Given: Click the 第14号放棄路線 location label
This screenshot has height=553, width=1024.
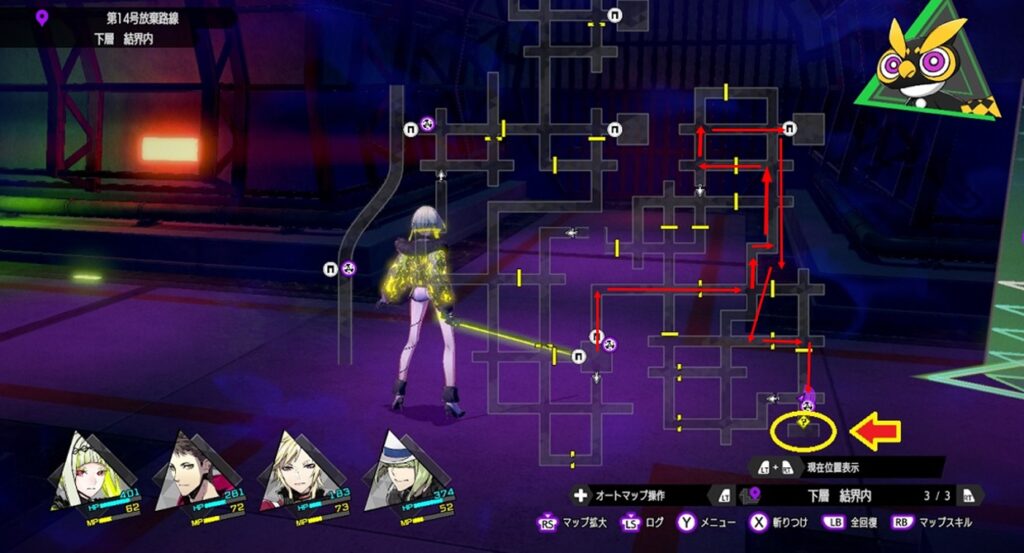Looking at the screenshot, I should coord(138,18).
